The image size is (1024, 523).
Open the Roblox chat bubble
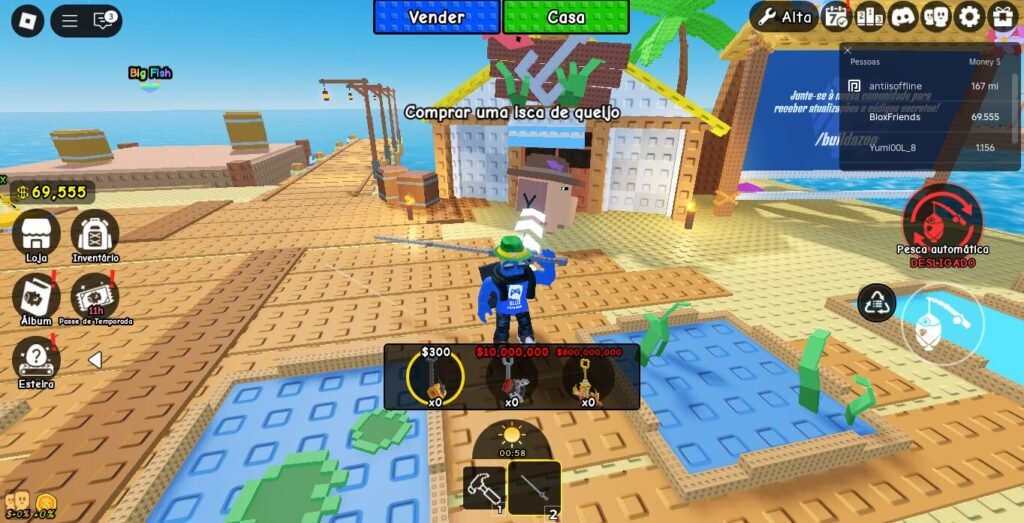click(x=104, y=20)
